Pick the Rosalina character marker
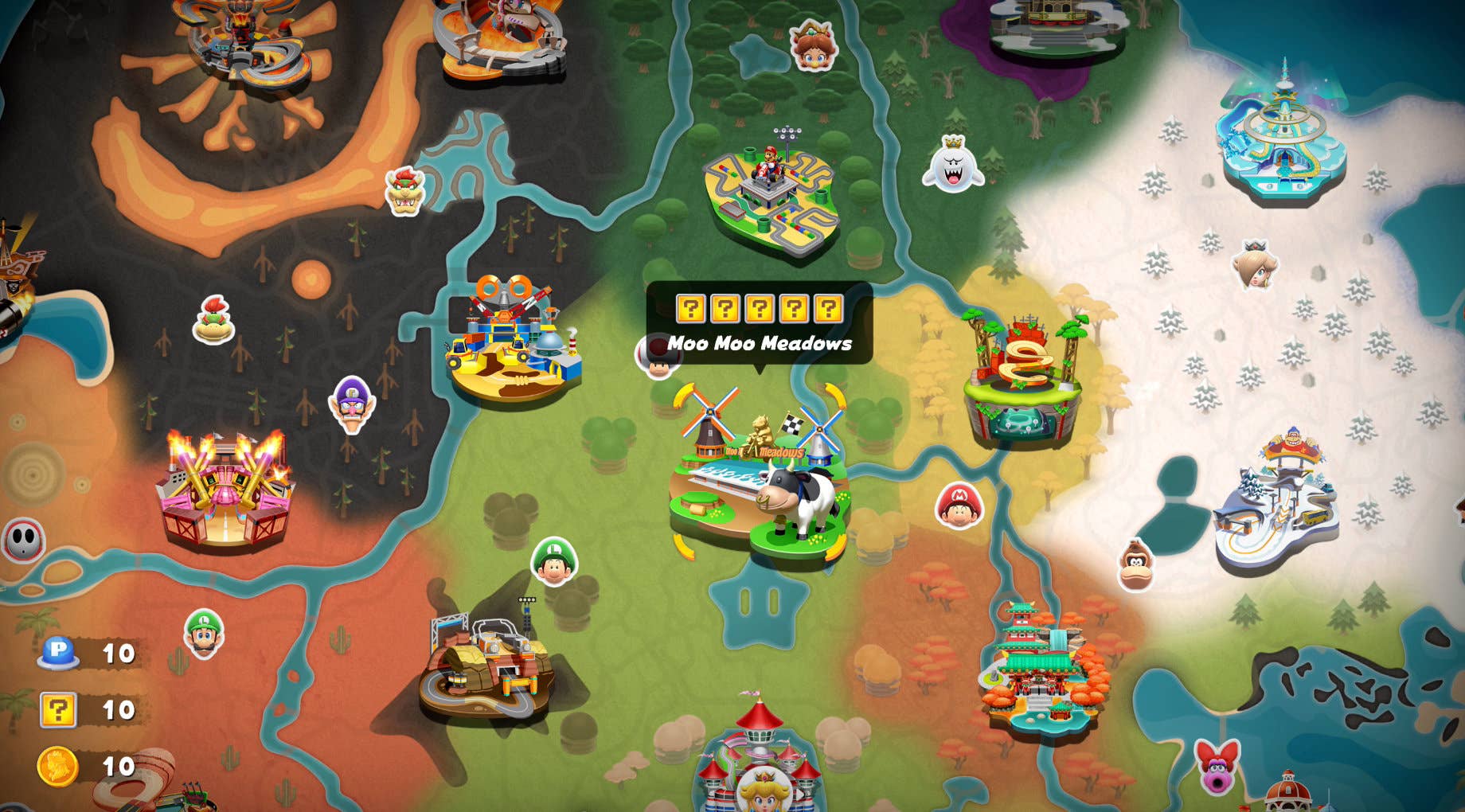The width and height of the screenshot is (1465, 812). (x=1255, y=265)
